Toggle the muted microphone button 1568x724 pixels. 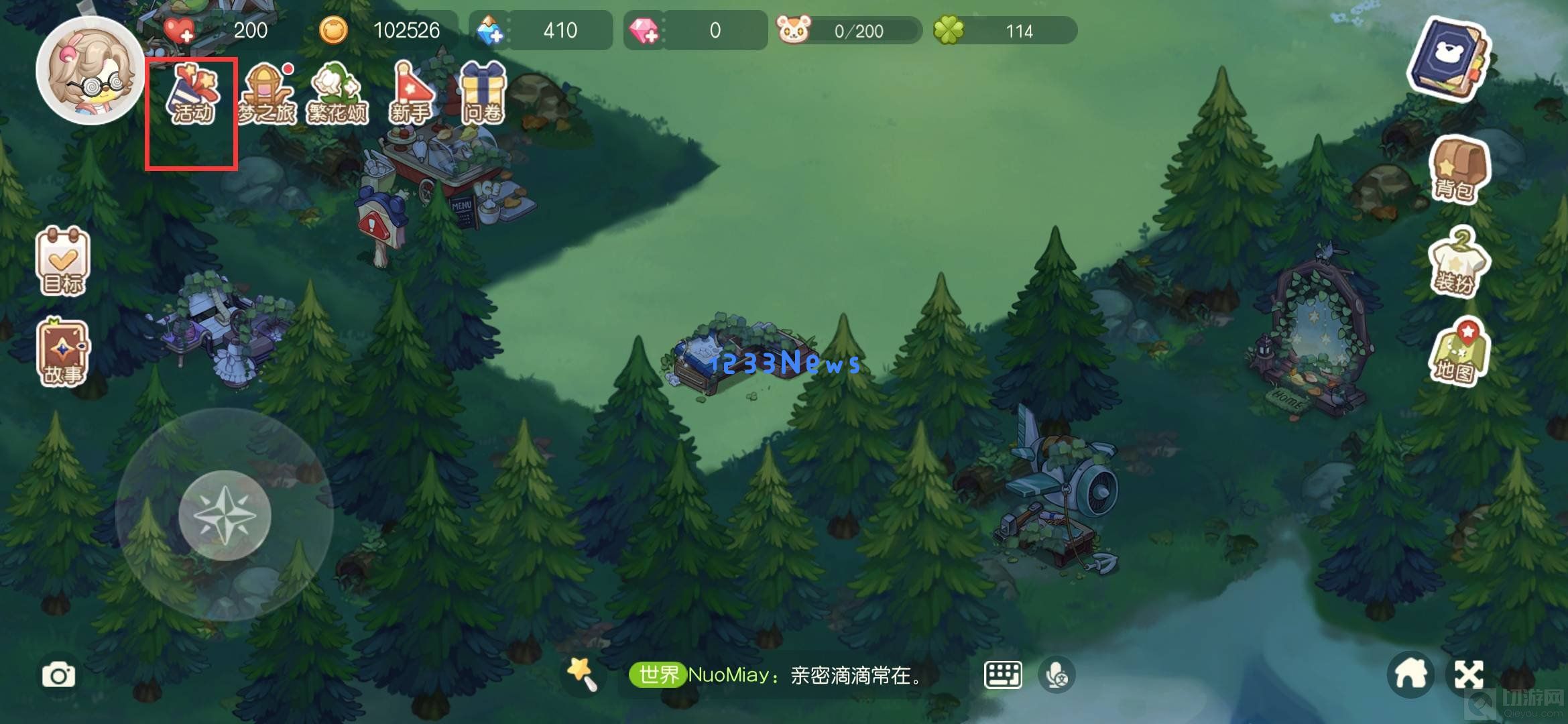(x=1057, y=675)
